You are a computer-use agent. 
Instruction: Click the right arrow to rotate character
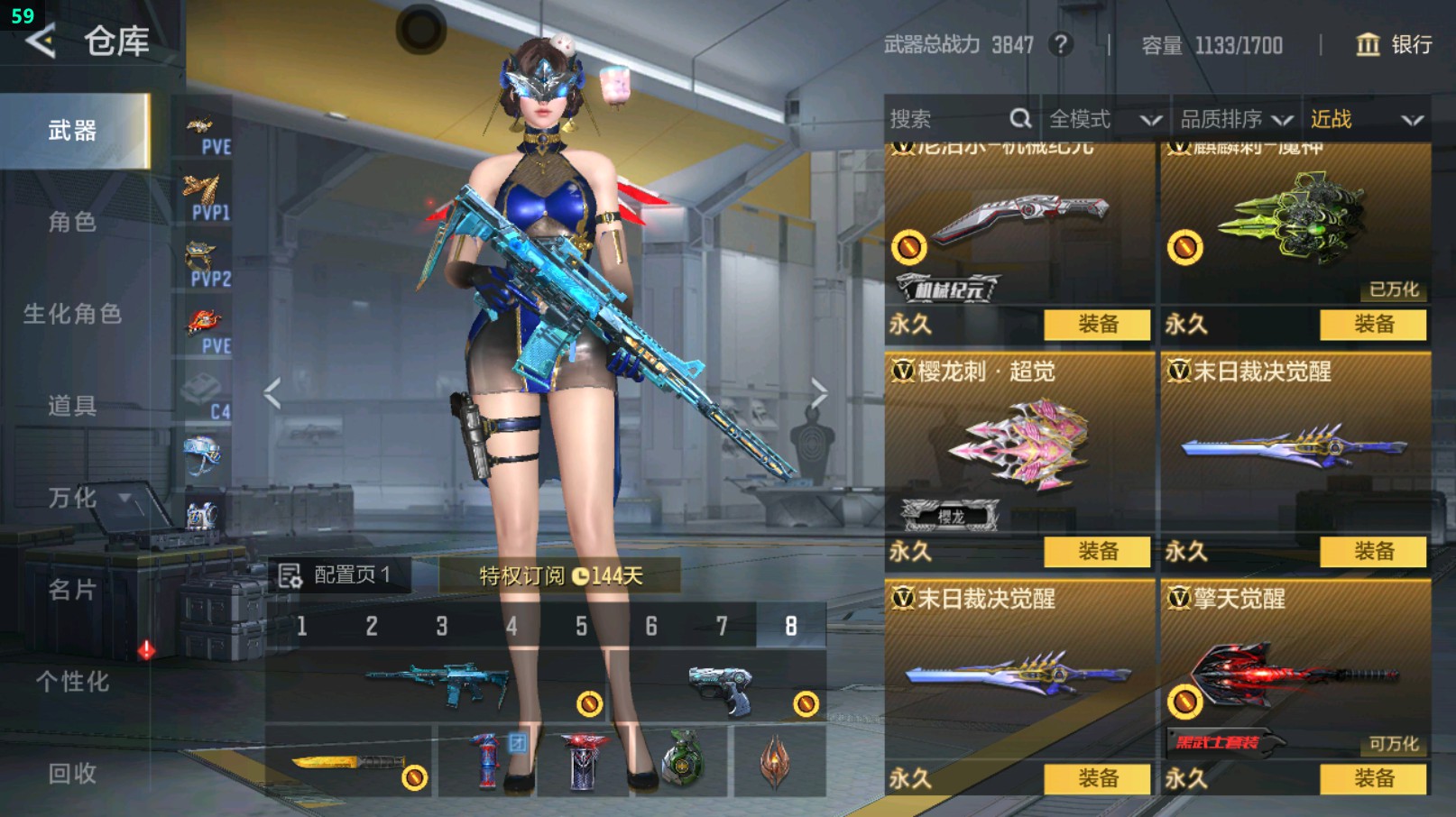click(x=819, y=391)
